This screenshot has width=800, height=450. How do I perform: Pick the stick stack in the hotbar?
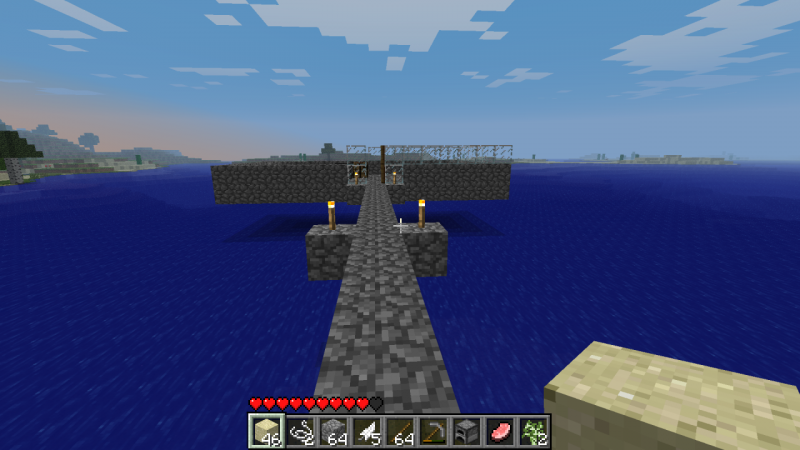[x=400, y=431]
